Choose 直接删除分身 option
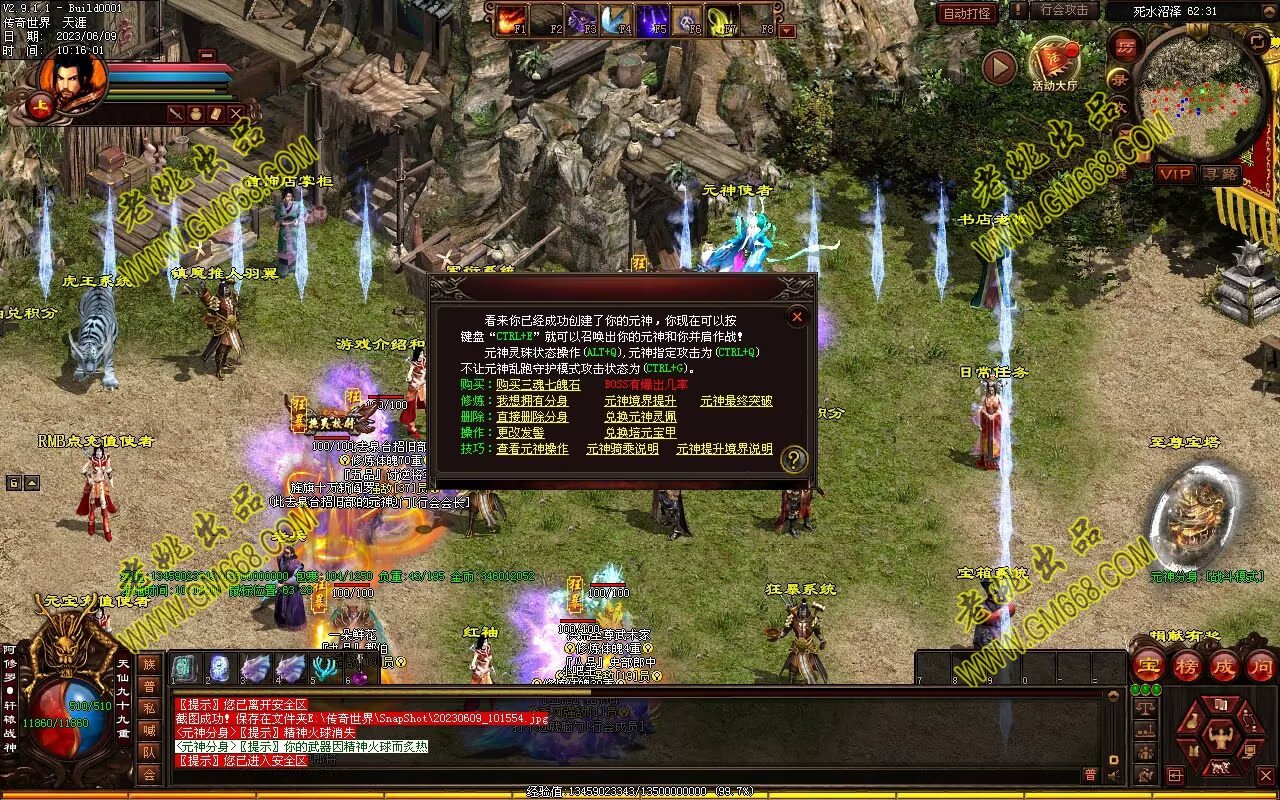1280x800 pixels. point(532,417)
